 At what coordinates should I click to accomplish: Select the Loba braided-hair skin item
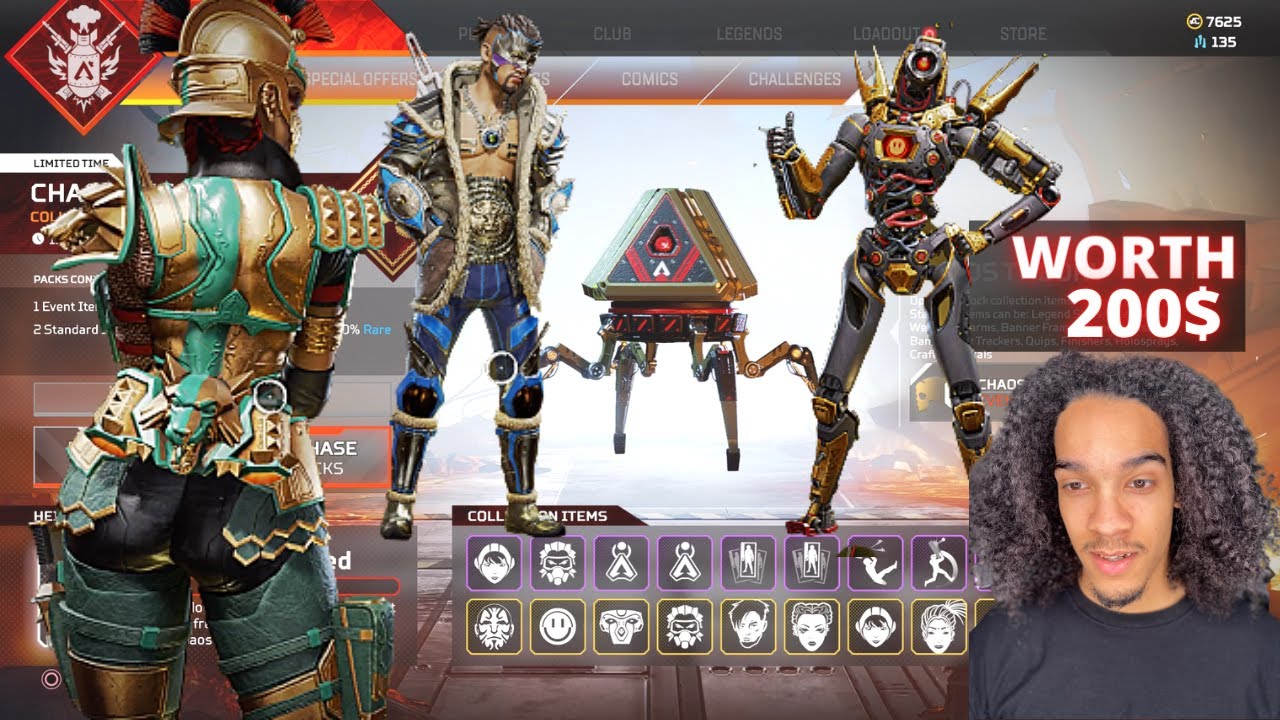pyautogui.click(x=811, y=627)
